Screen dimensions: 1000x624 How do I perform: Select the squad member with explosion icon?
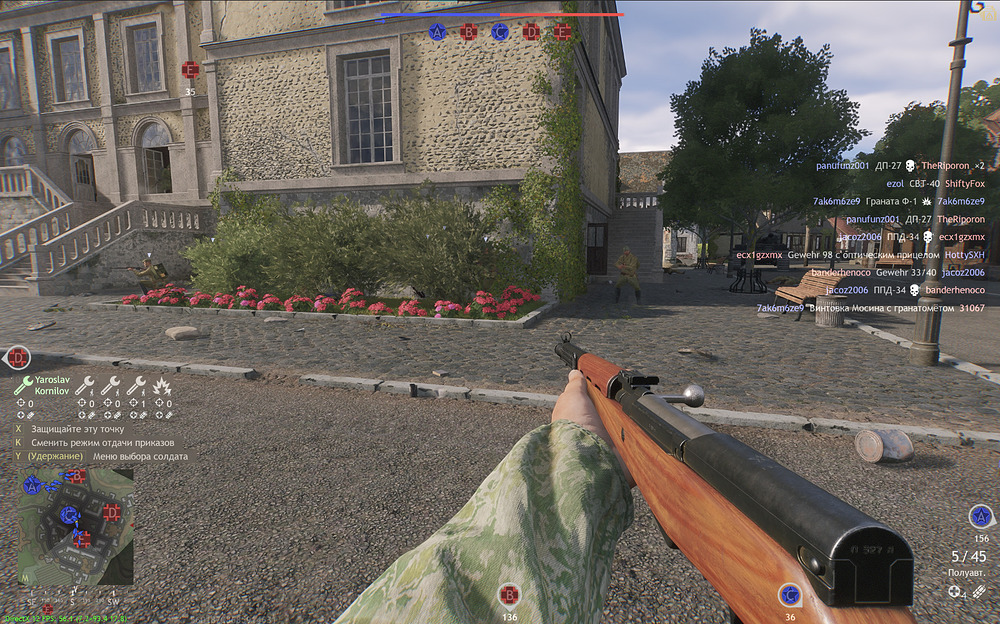pos(162,385)
